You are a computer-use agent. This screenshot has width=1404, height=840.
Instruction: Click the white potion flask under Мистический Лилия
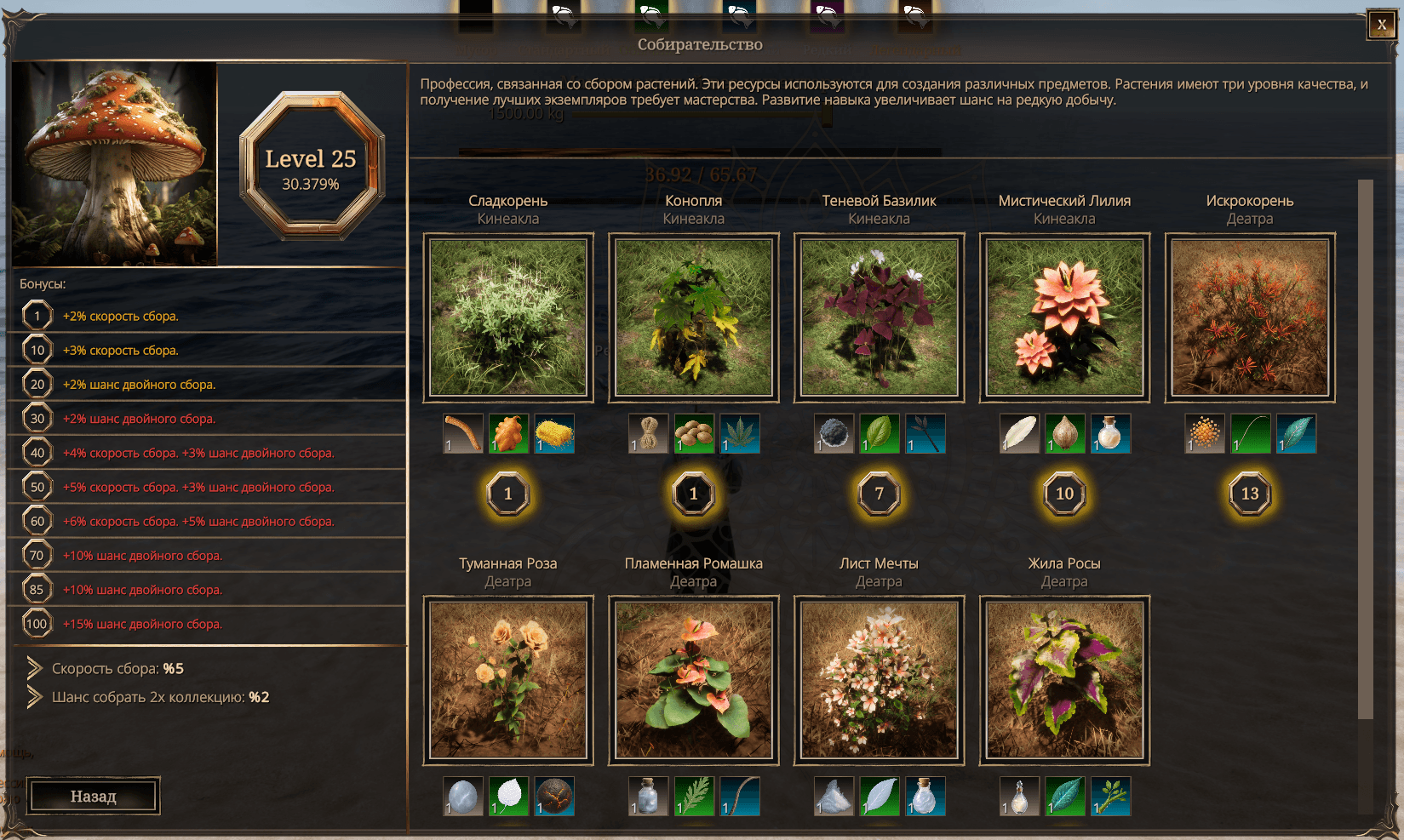[1110, 433]
